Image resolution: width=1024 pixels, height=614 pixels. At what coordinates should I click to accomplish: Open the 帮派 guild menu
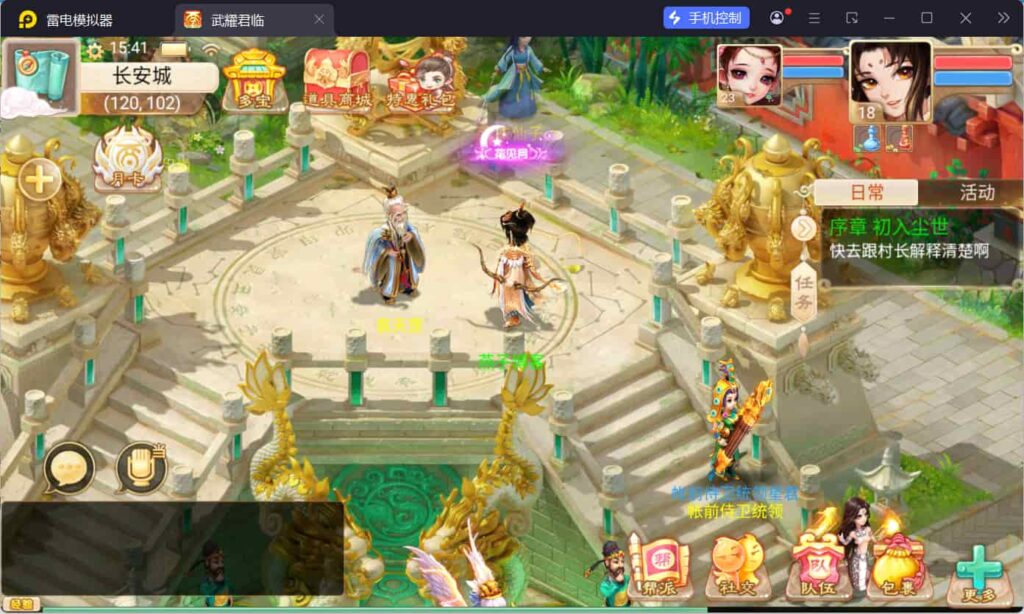pyautogui.click(x=659, y=567)
